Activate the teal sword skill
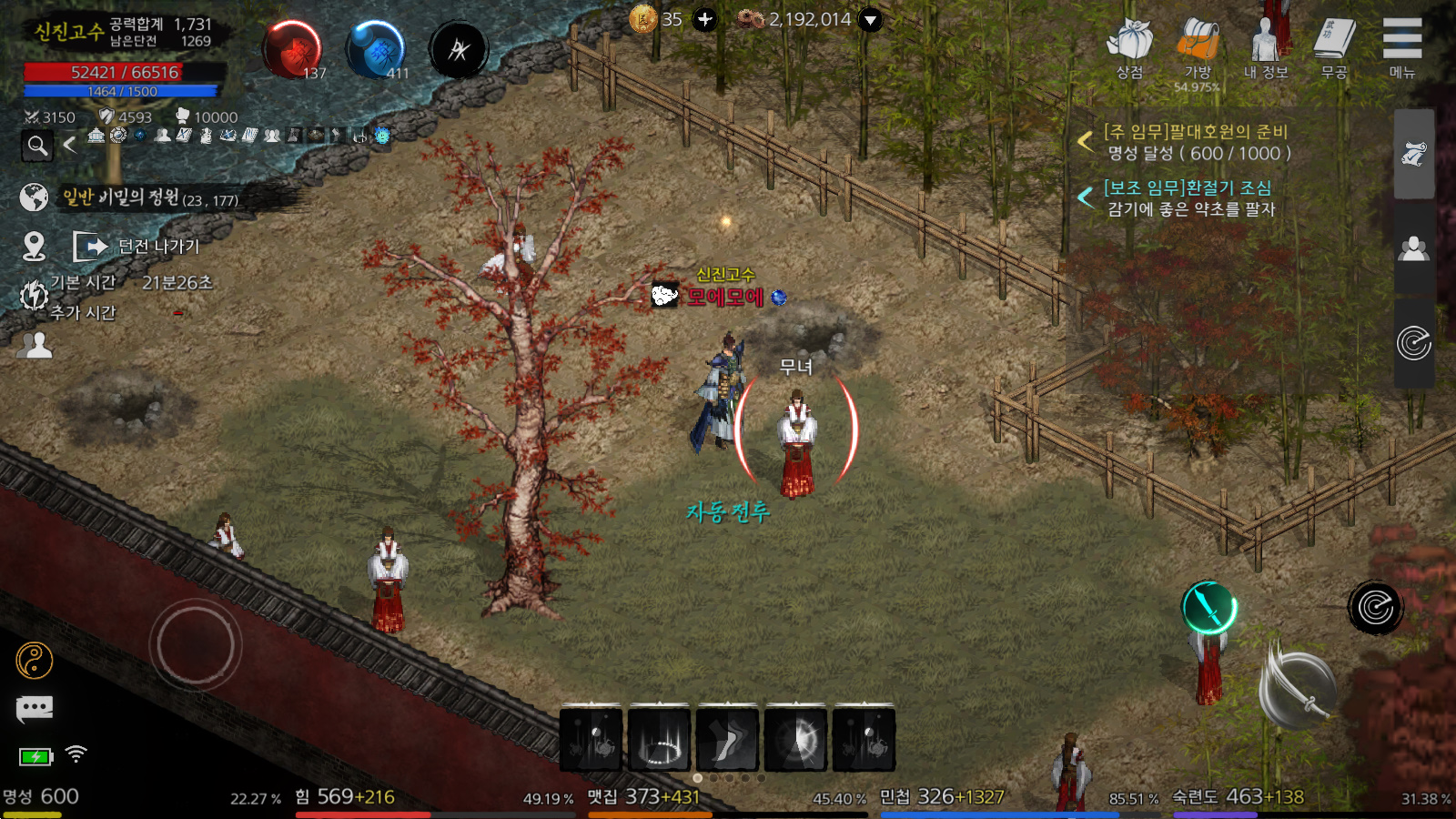Image resolution: width=1456 pixels, height=819 pixels. pyautogui.click(x=1208, y=607)
